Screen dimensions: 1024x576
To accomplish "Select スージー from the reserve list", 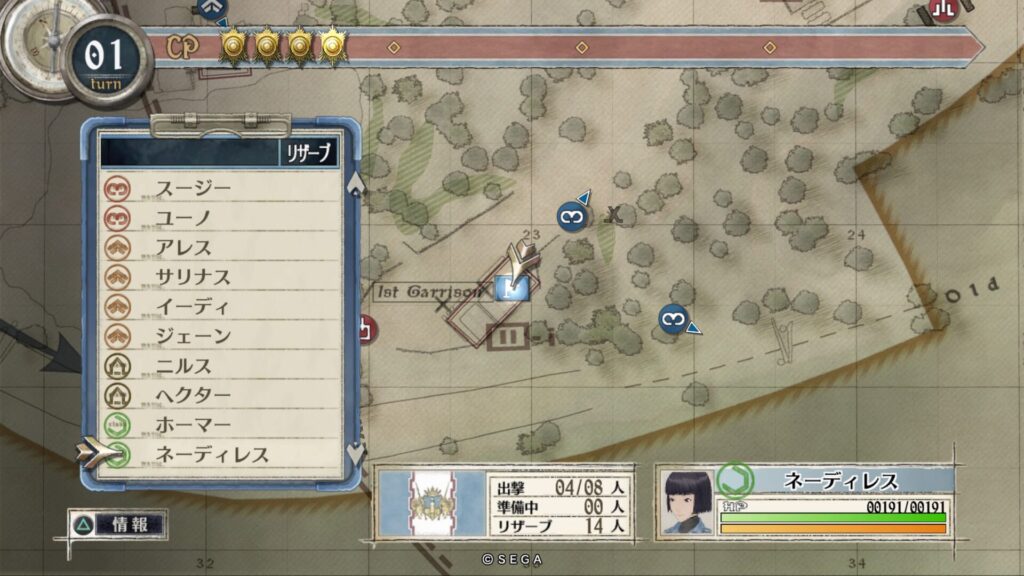I will pos(193,187).
